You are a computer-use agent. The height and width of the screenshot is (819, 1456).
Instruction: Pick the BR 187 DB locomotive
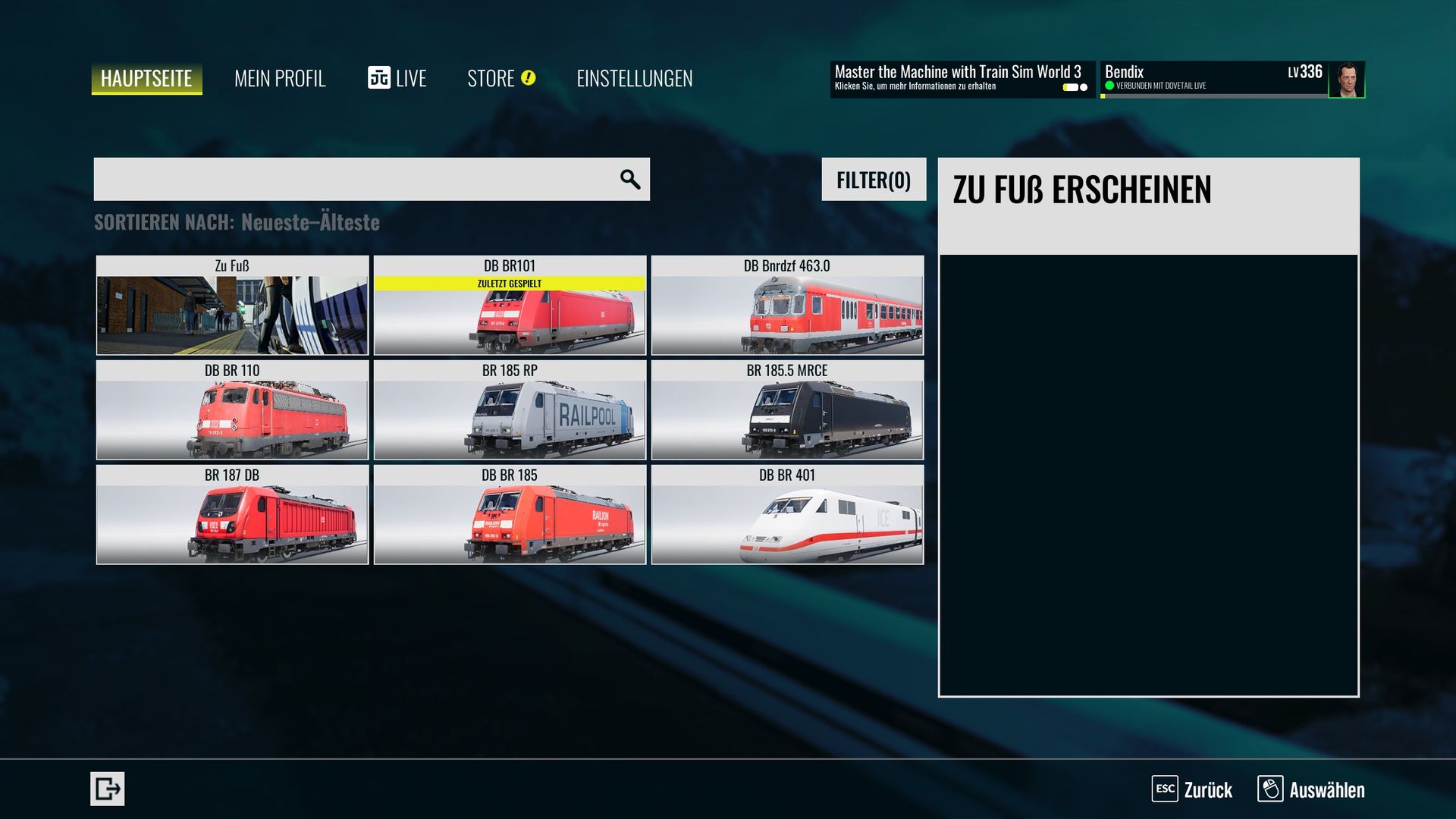tap(232, 515)
